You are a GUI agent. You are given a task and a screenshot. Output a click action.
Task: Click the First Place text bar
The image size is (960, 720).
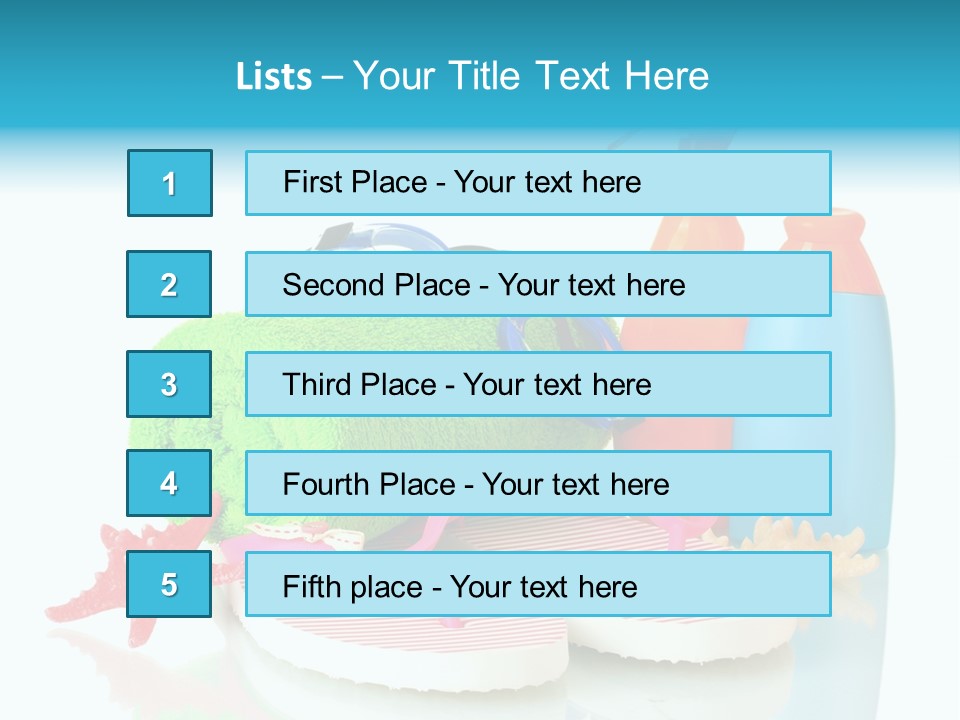(538, 183)
